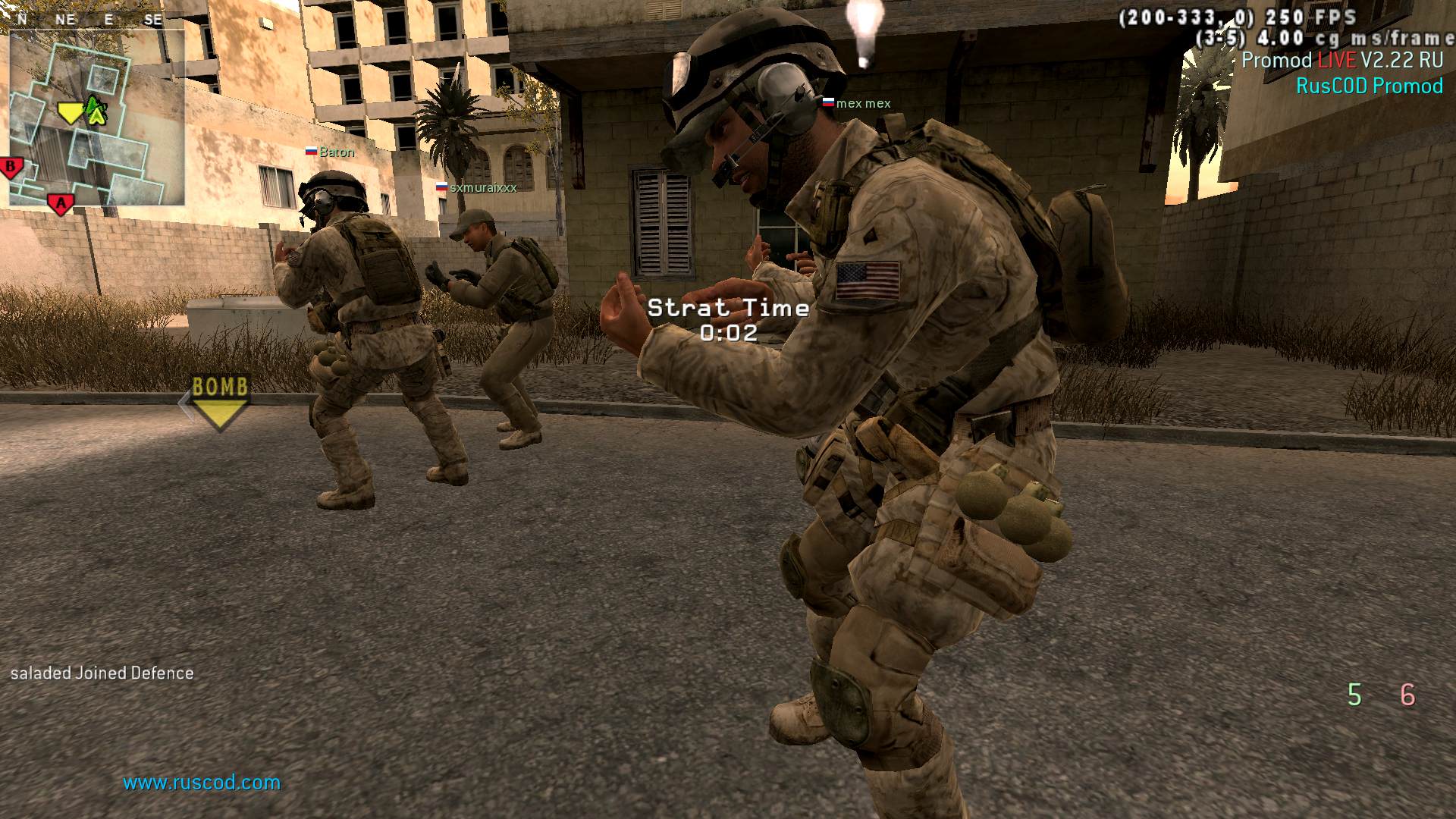1456x819 pixels.
Task: Select the red B bombsite marker
Action: pos(11,167)
